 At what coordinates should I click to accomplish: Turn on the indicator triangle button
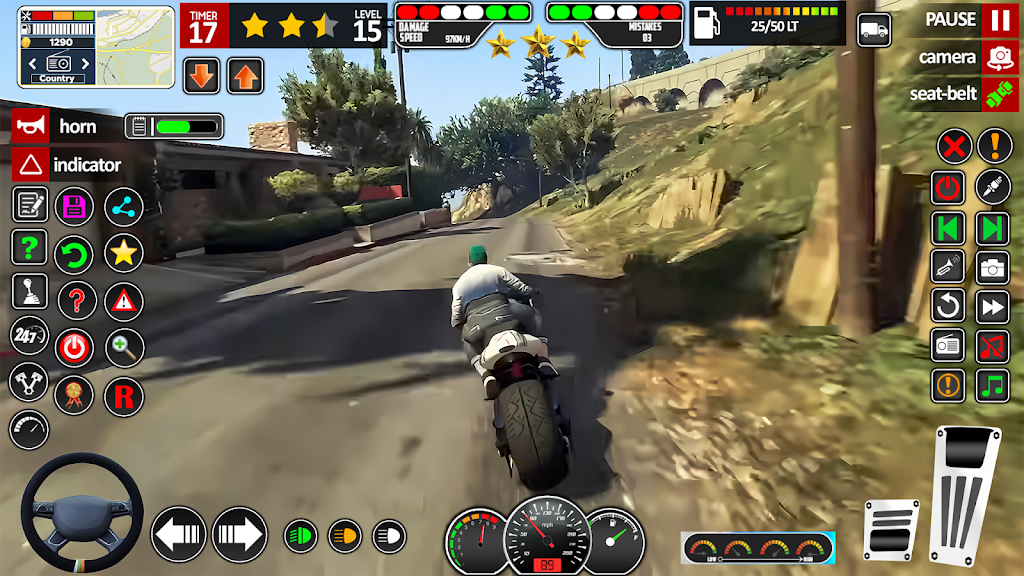click(30, 164)
